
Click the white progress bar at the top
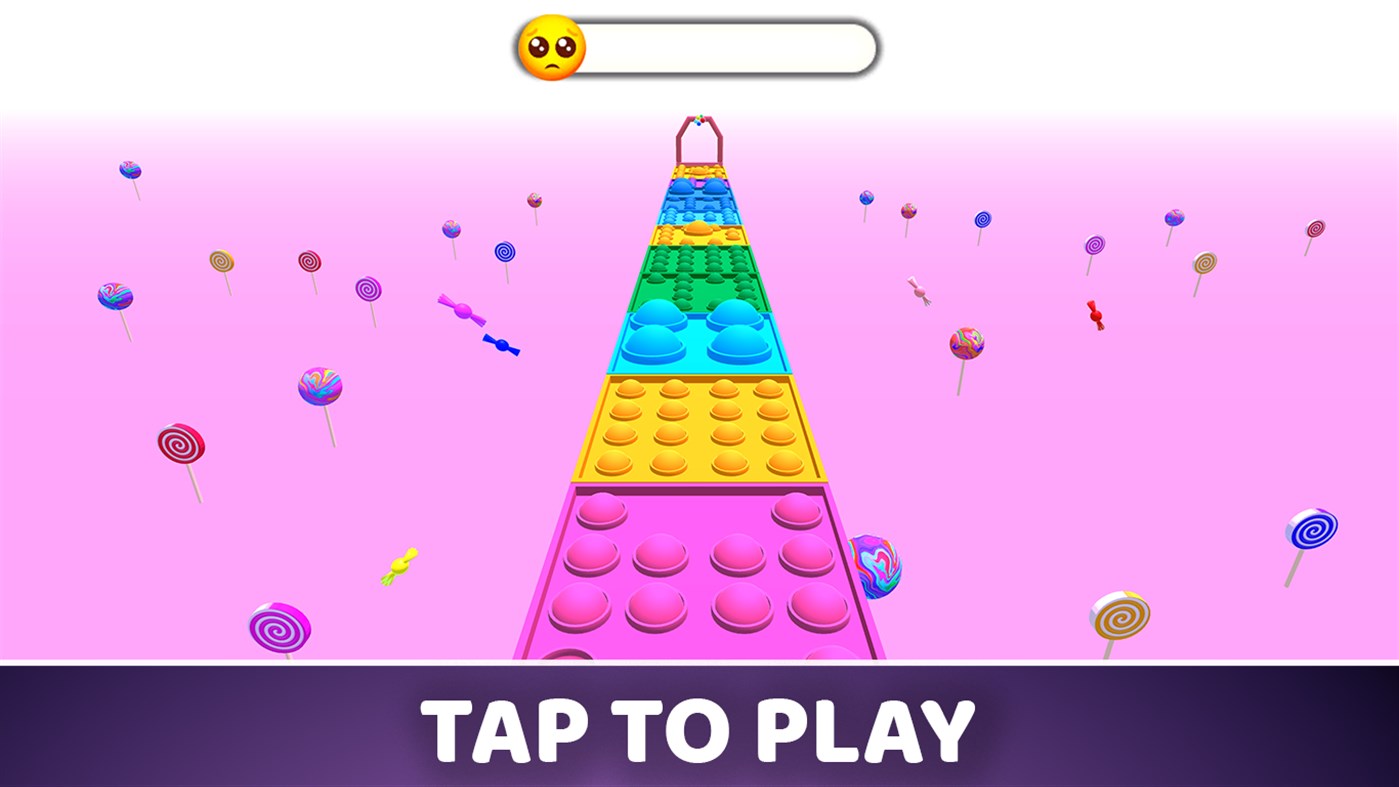pyautogui.click(x=720, y=46)
